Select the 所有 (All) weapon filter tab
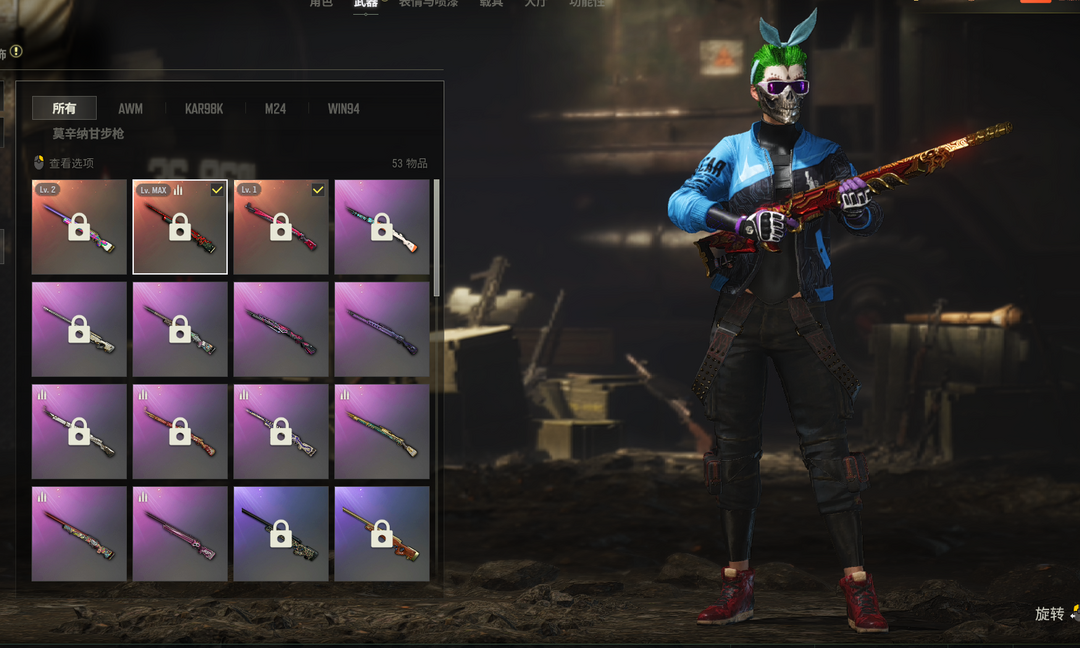The height and width of the screenshot is (648, 1080). (x=64, y=108)
